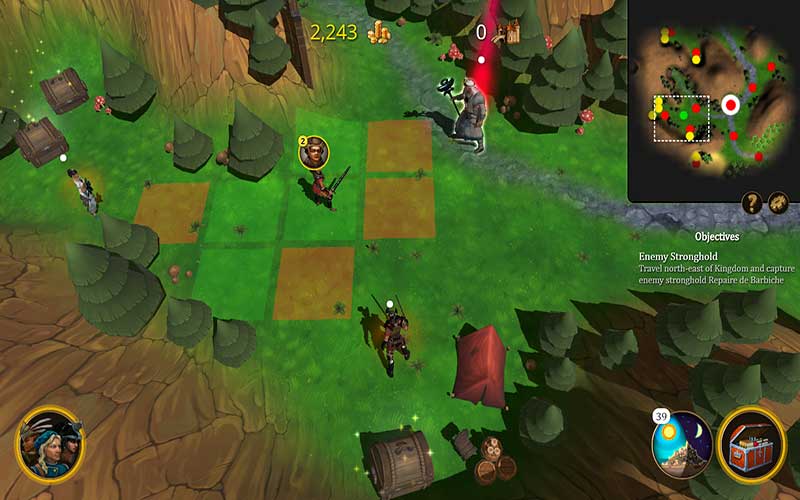
Task: Open the map button beside the help icon
Action: [x=778, y=204]
